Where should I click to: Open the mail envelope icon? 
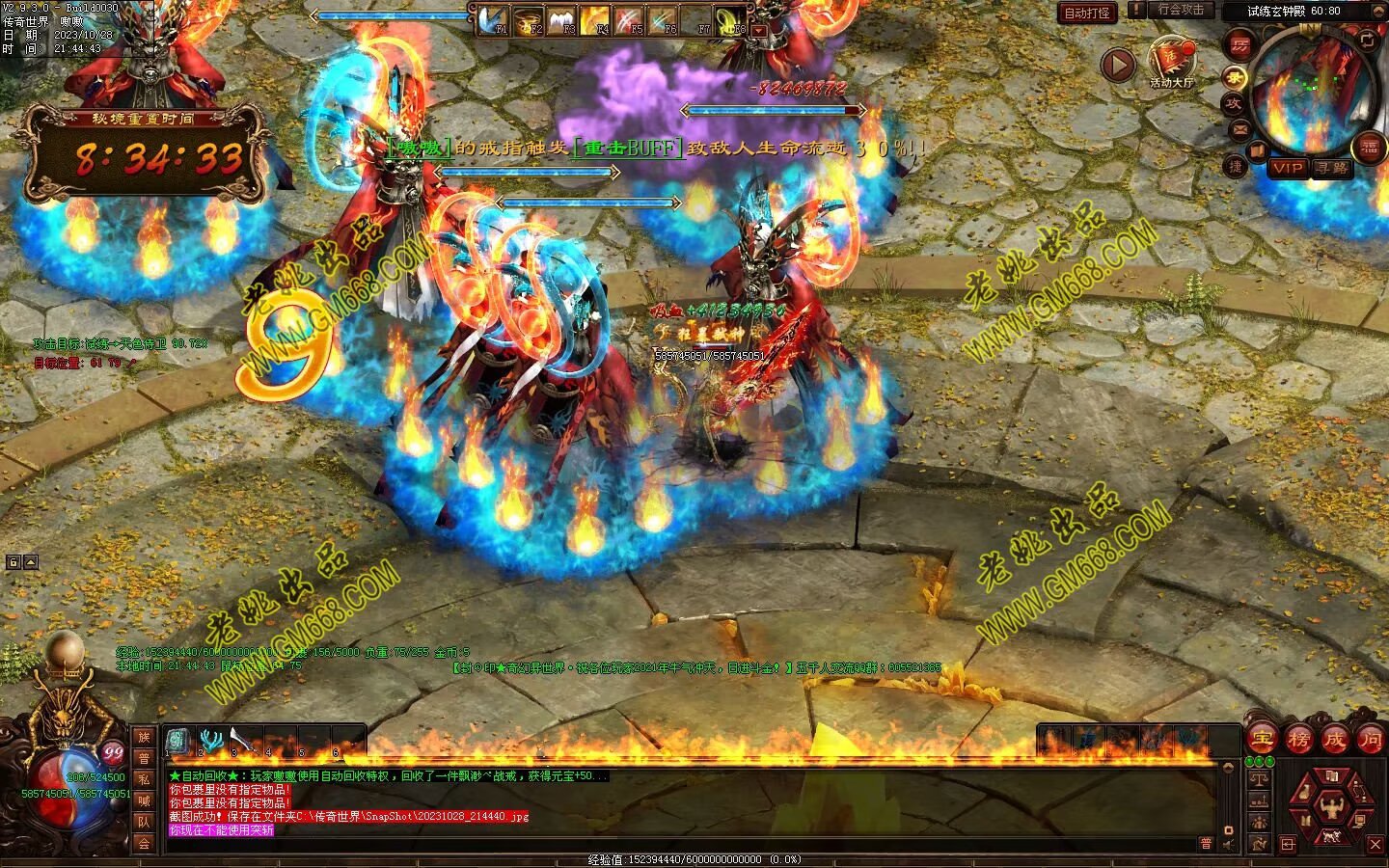[x=1240, y=128]
